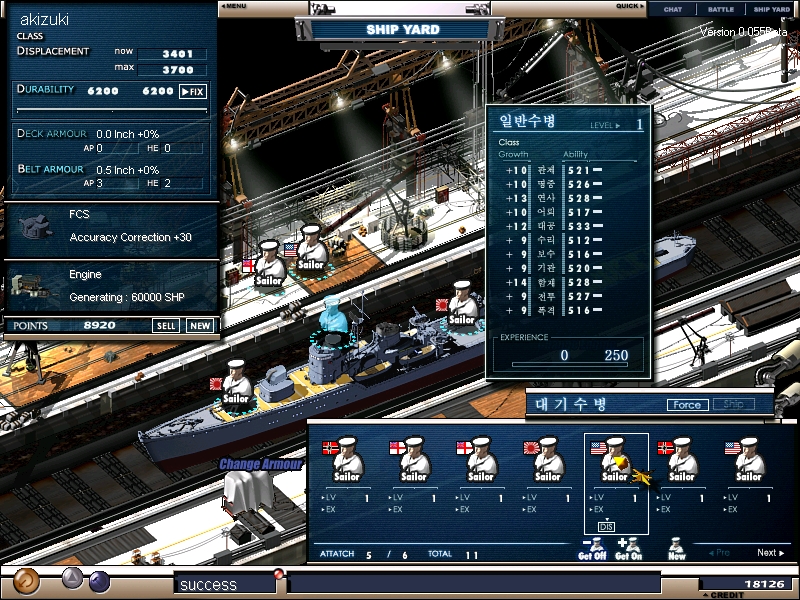Switch to the Chat tab
The image size is (800, 600).
click(x=673, y=9)
